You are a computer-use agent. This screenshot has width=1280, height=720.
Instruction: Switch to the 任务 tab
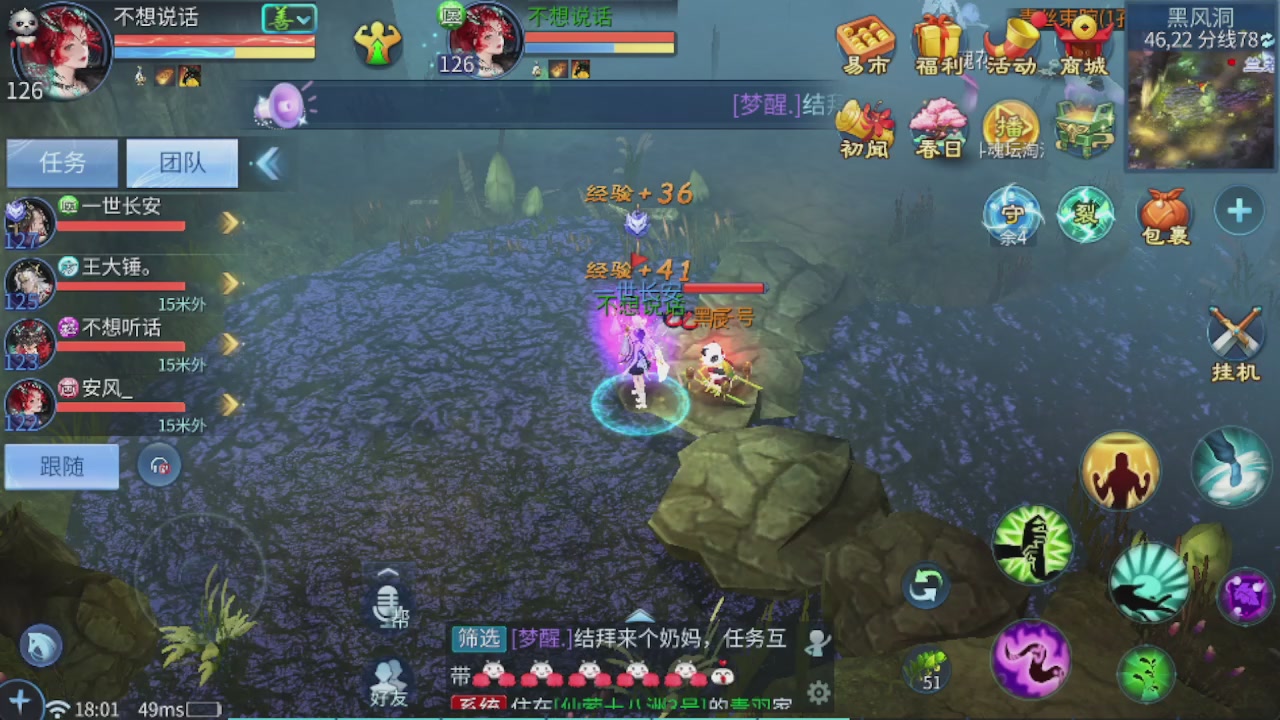click(x=61, y=163)
